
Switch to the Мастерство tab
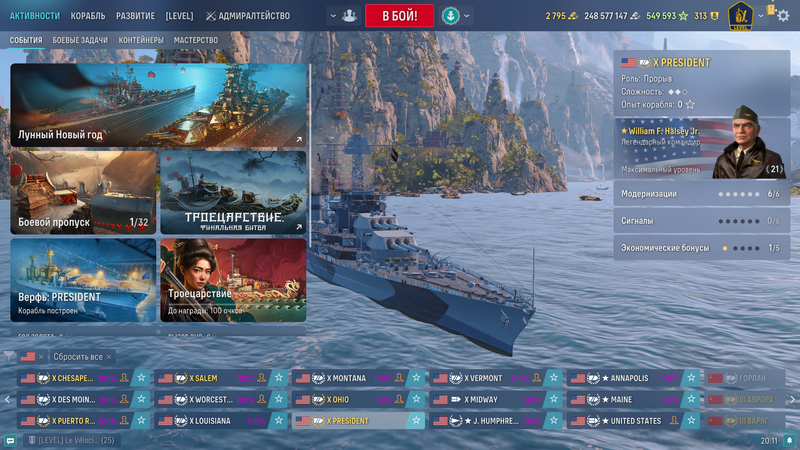(x=196, y=41)
